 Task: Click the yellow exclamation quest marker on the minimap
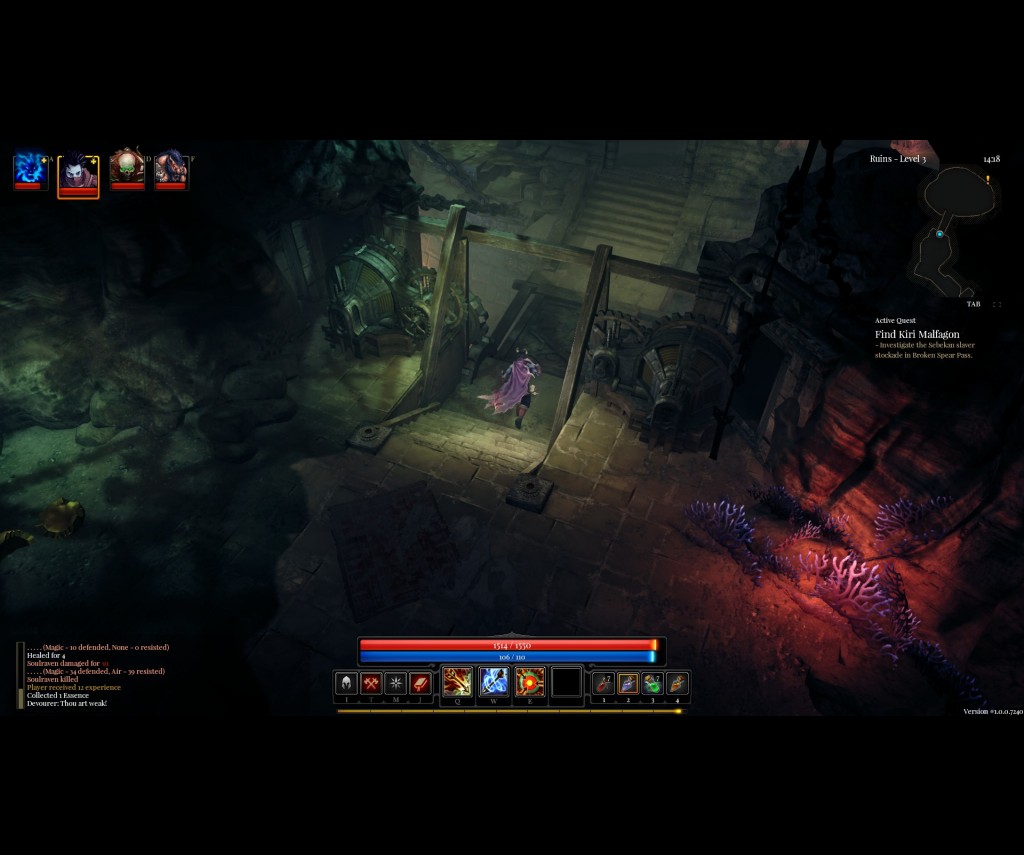tap(988, 181)
